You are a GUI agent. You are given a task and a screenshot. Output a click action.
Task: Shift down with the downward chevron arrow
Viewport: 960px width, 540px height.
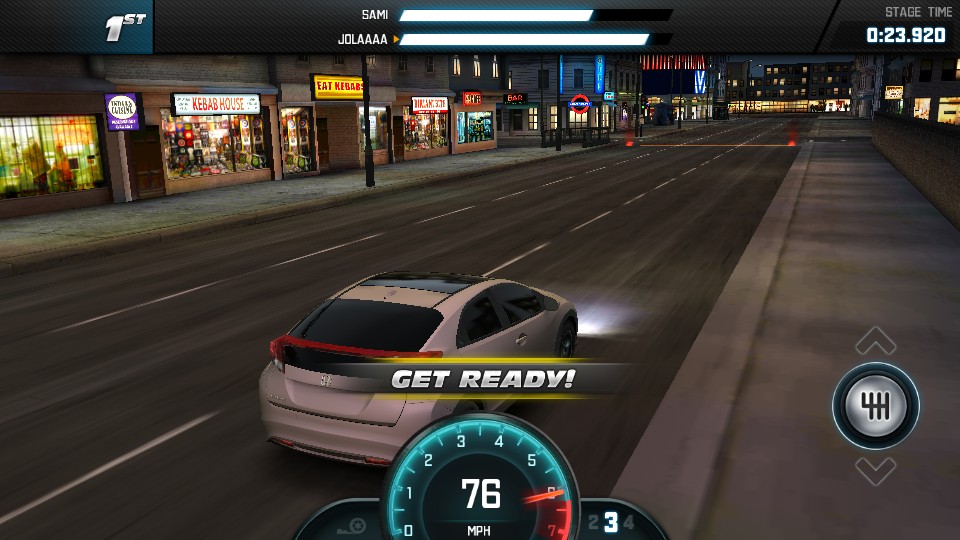click(876, 470)
